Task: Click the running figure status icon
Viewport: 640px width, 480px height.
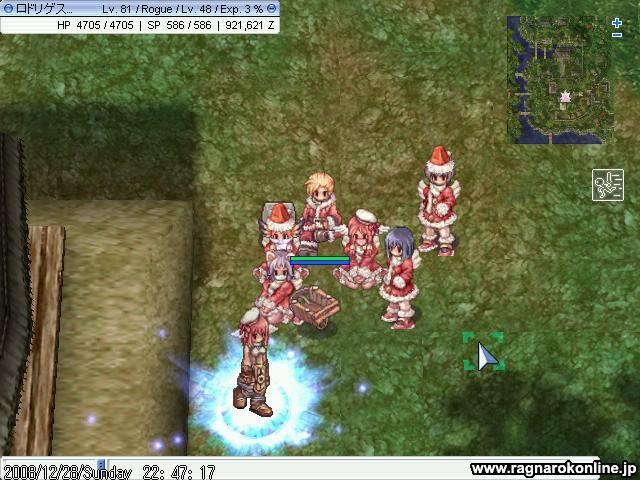Action: pos(607,185)
